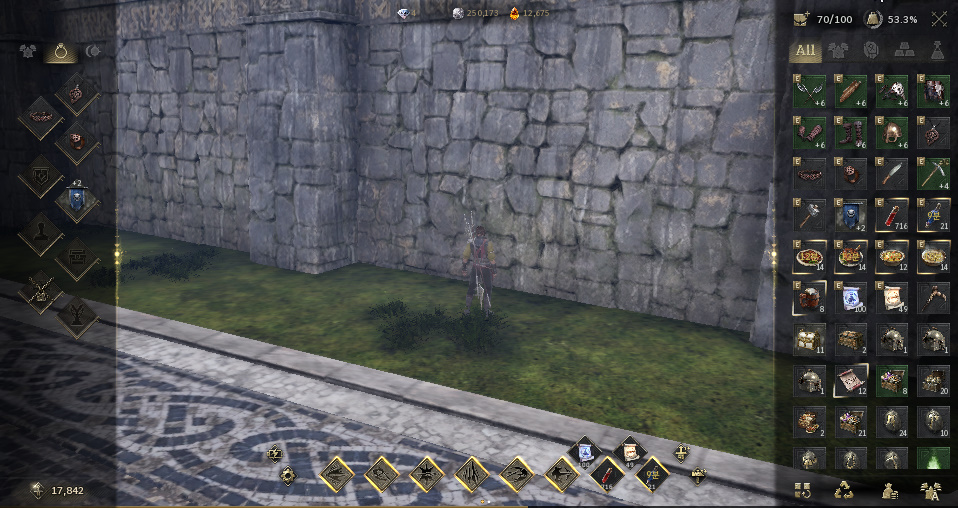Select the red potion stack of 716
Image resolution: width=958 pixels, height=508 pixels.
(892, 213)
